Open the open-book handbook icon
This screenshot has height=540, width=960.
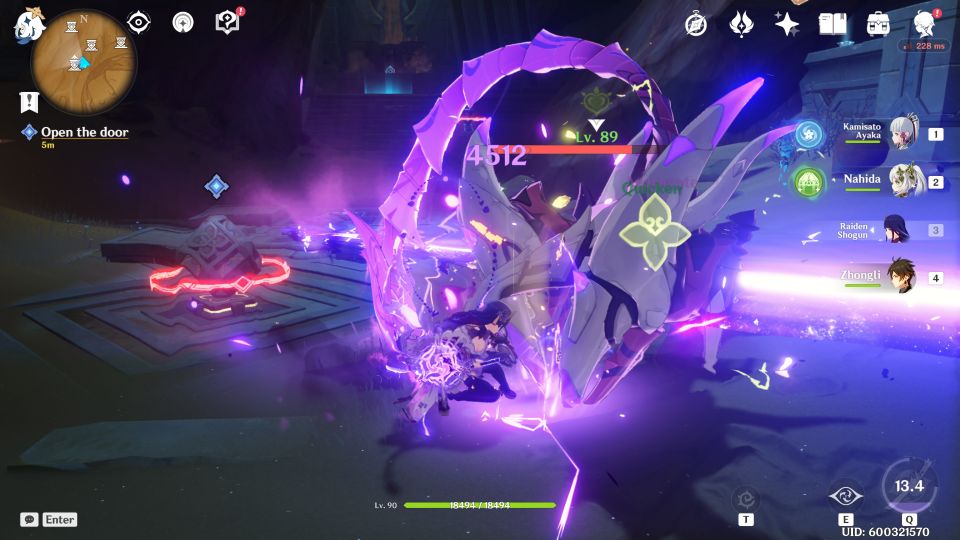click(x=832, y=24)
